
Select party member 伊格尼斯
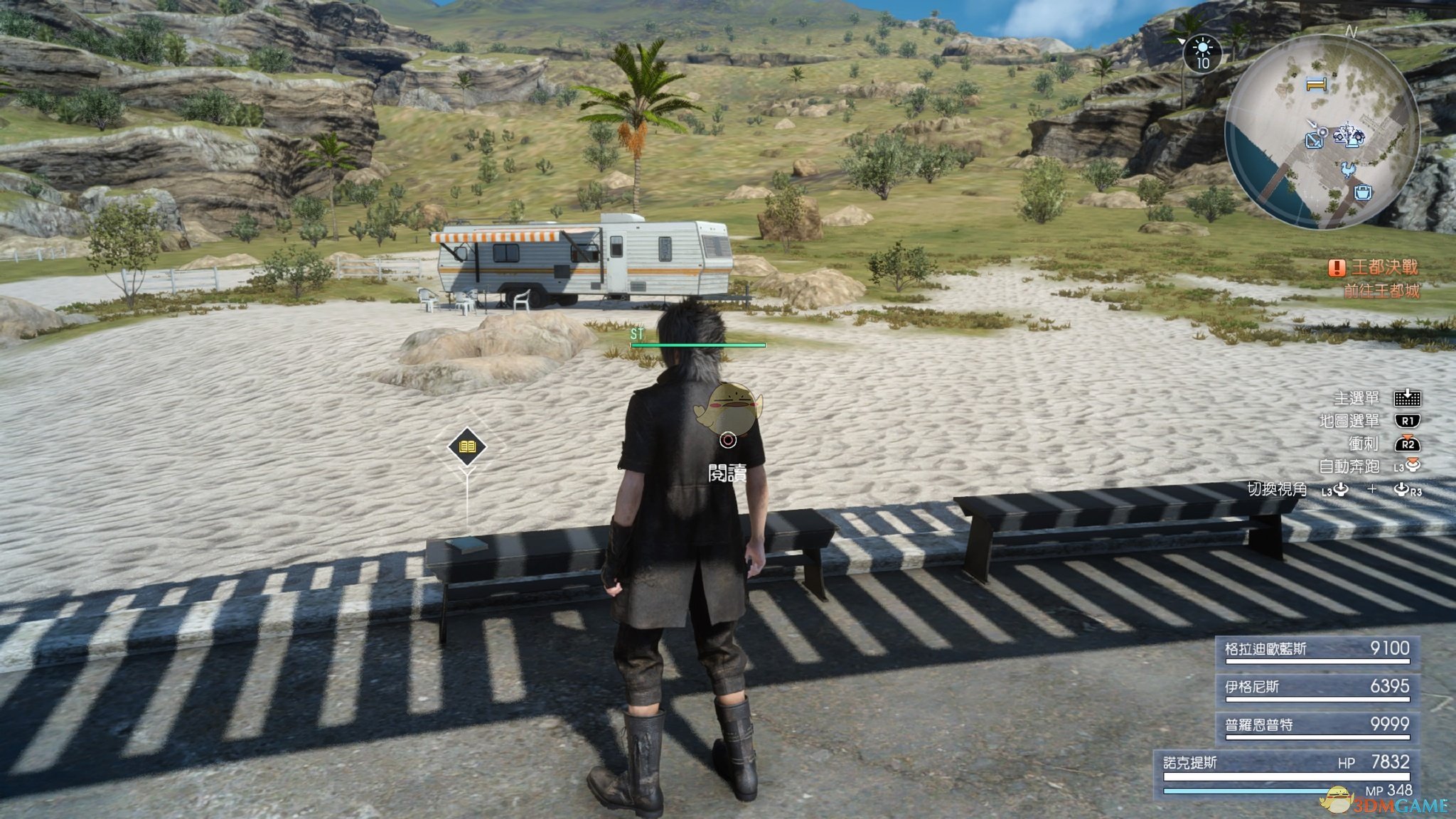1317,687
